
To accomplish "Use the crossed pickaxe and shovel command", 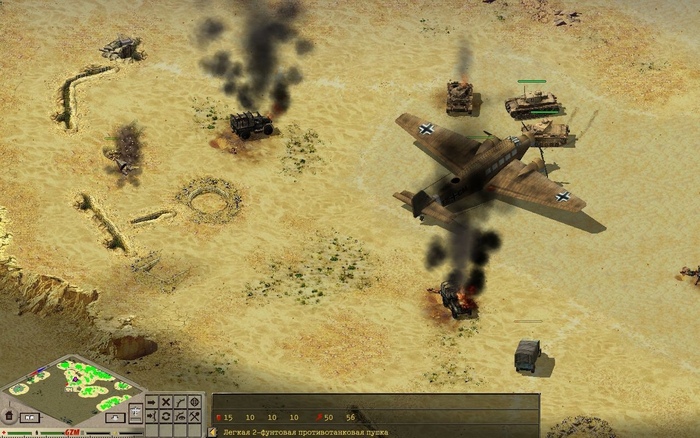I will (x=194, y=416).
